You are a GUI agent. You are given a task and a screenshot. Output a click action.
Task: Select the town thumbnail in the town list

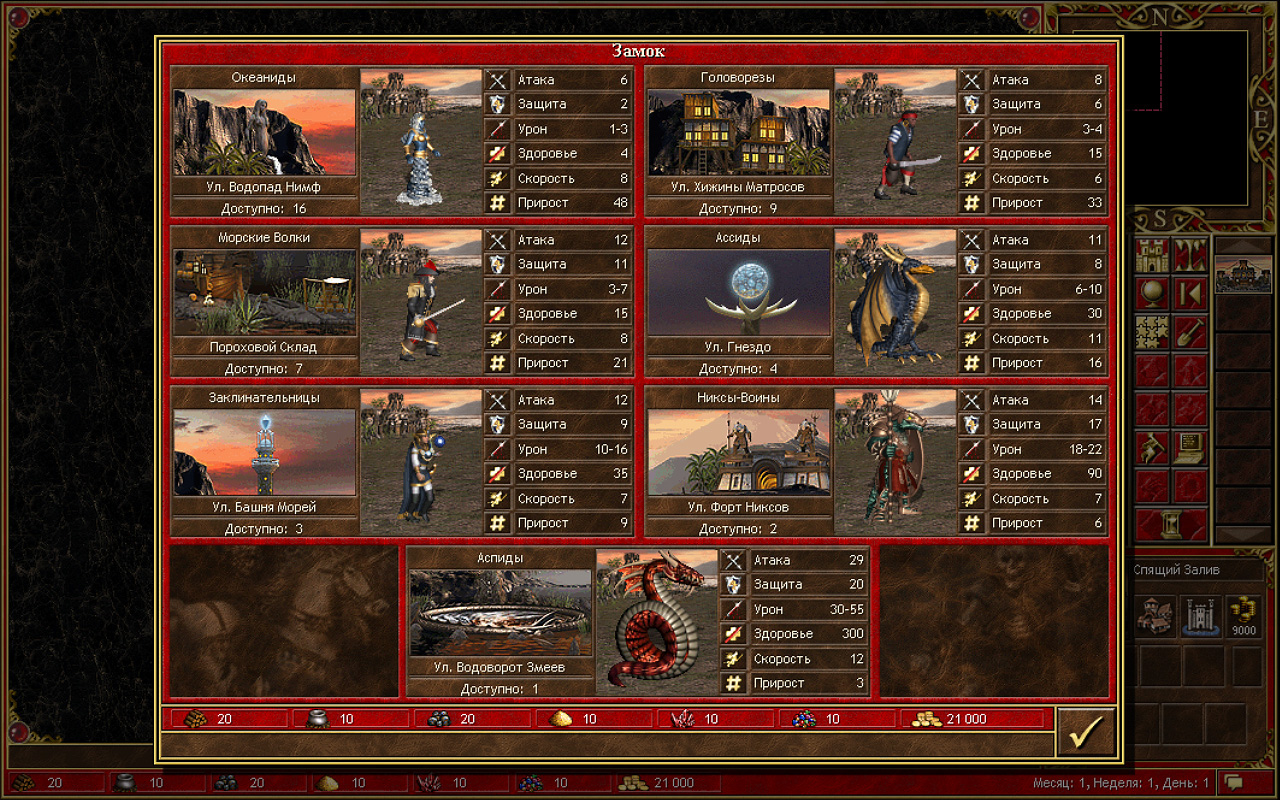coord(1243,274)
